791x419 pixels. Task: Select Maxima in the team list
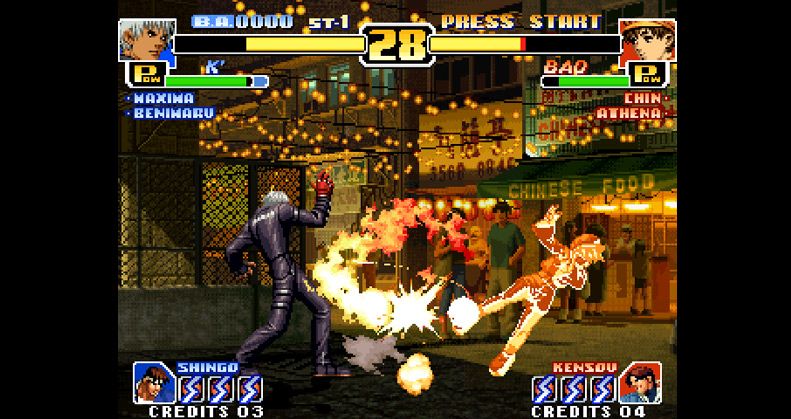(163, 99)
